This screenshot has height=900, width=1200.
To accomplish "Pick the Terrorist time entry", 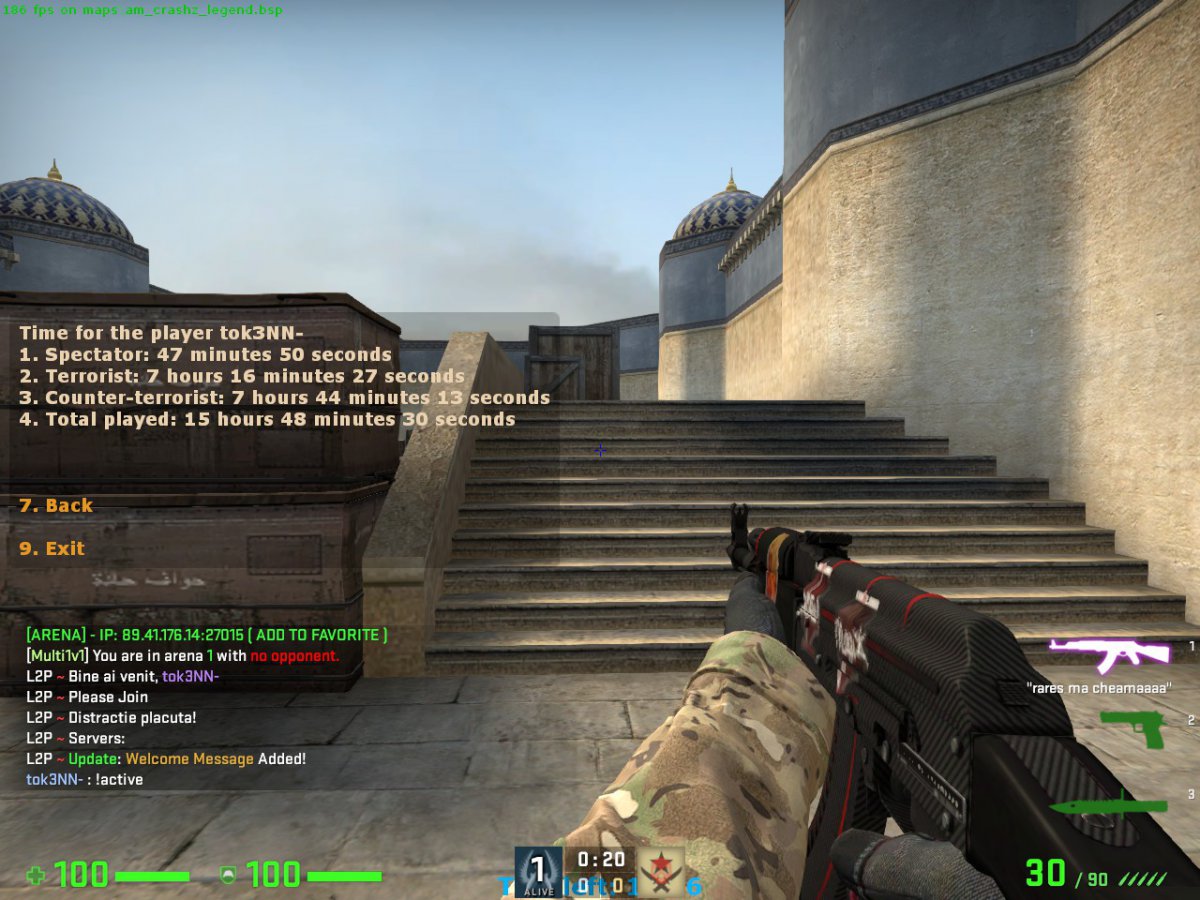I will point(241,377).
